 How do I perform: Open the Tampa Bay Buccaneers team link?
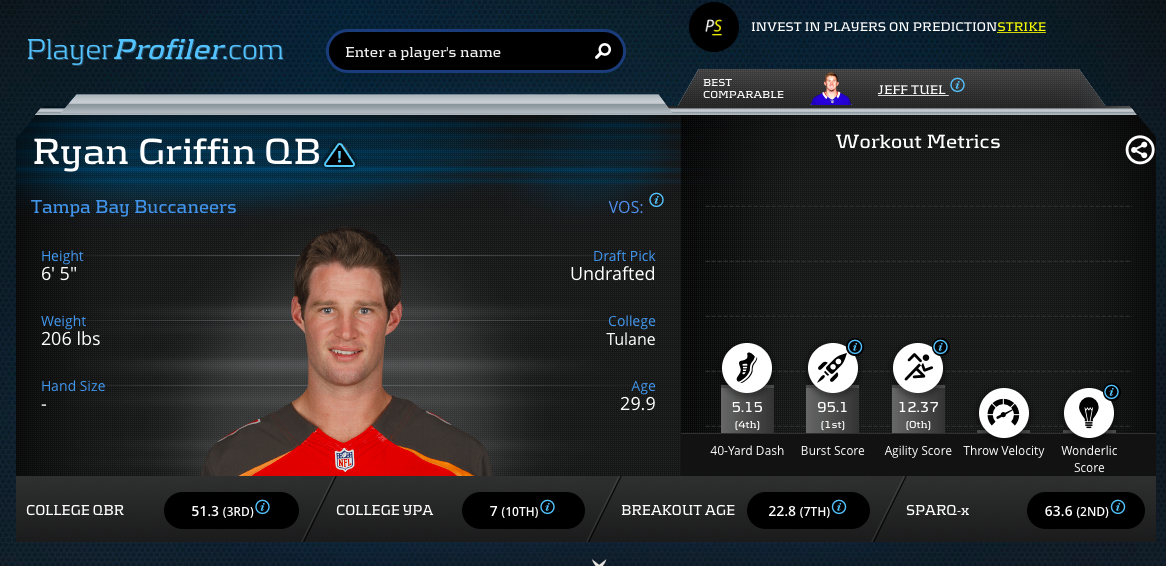pos(134,207)
